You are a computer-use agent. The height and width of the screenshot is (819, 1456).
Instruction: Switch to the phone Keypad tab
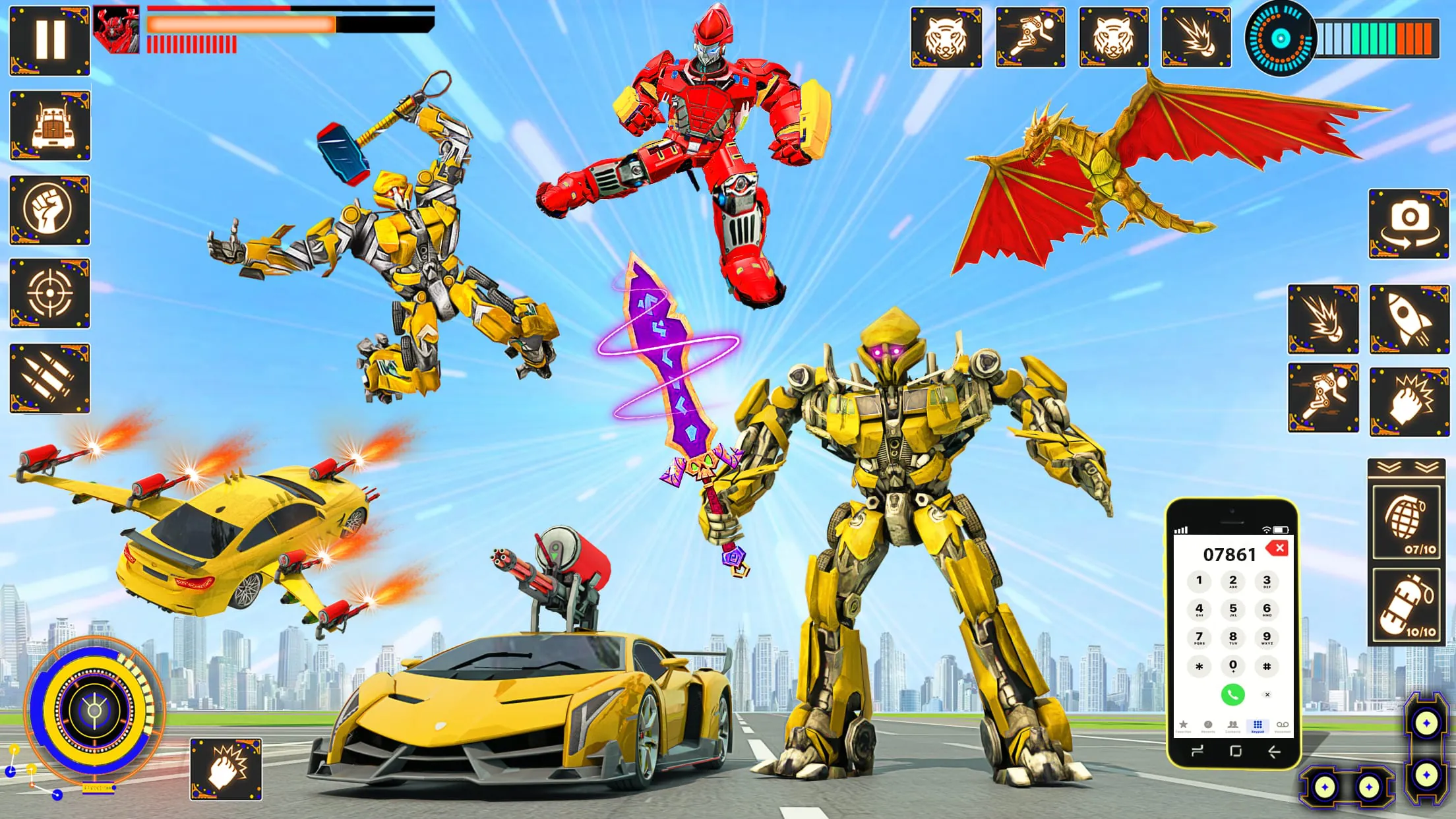(x=1257, y=725)
